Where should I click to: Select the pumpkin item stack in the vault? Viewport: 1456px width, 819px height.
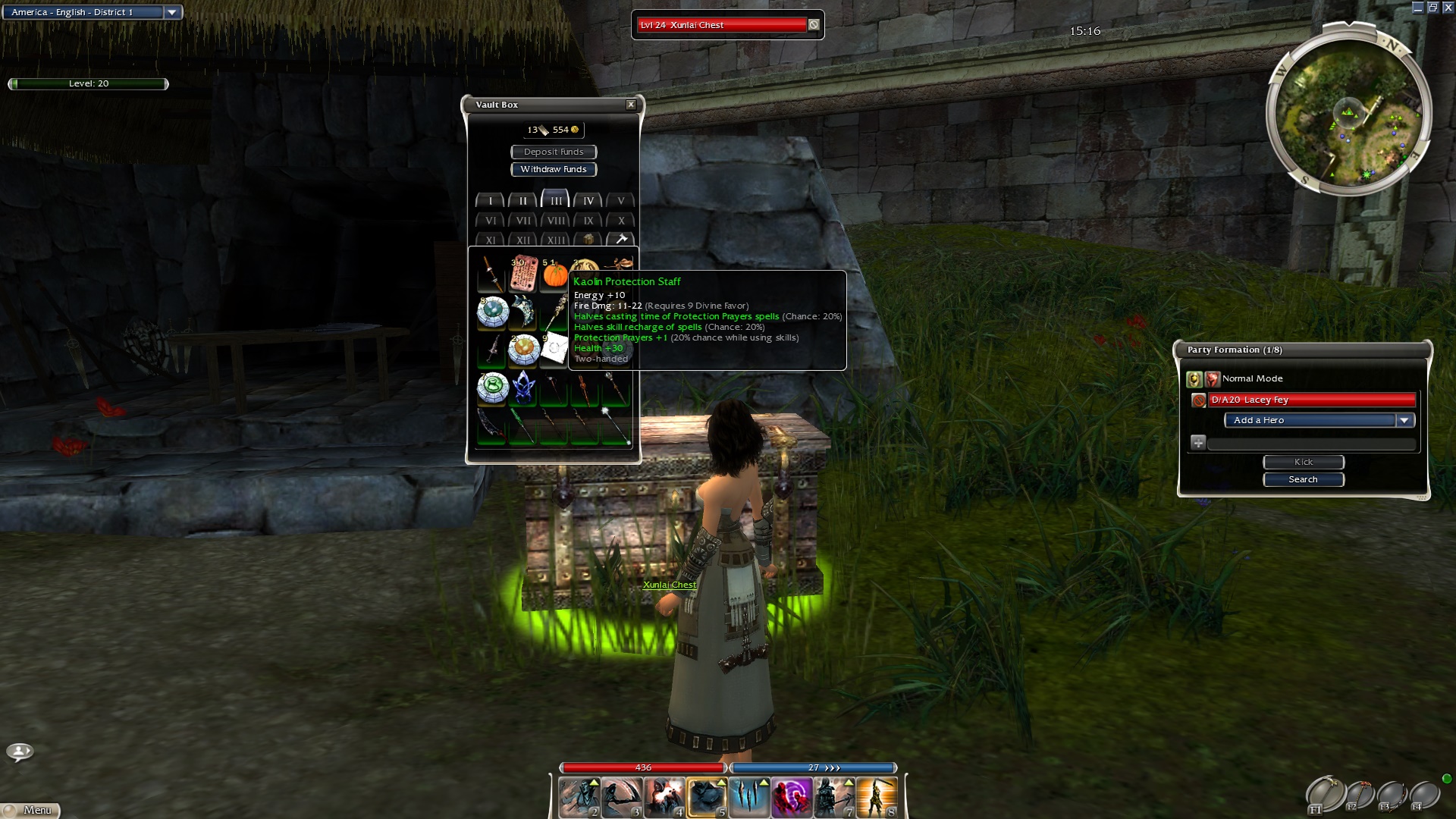[555, 275]
